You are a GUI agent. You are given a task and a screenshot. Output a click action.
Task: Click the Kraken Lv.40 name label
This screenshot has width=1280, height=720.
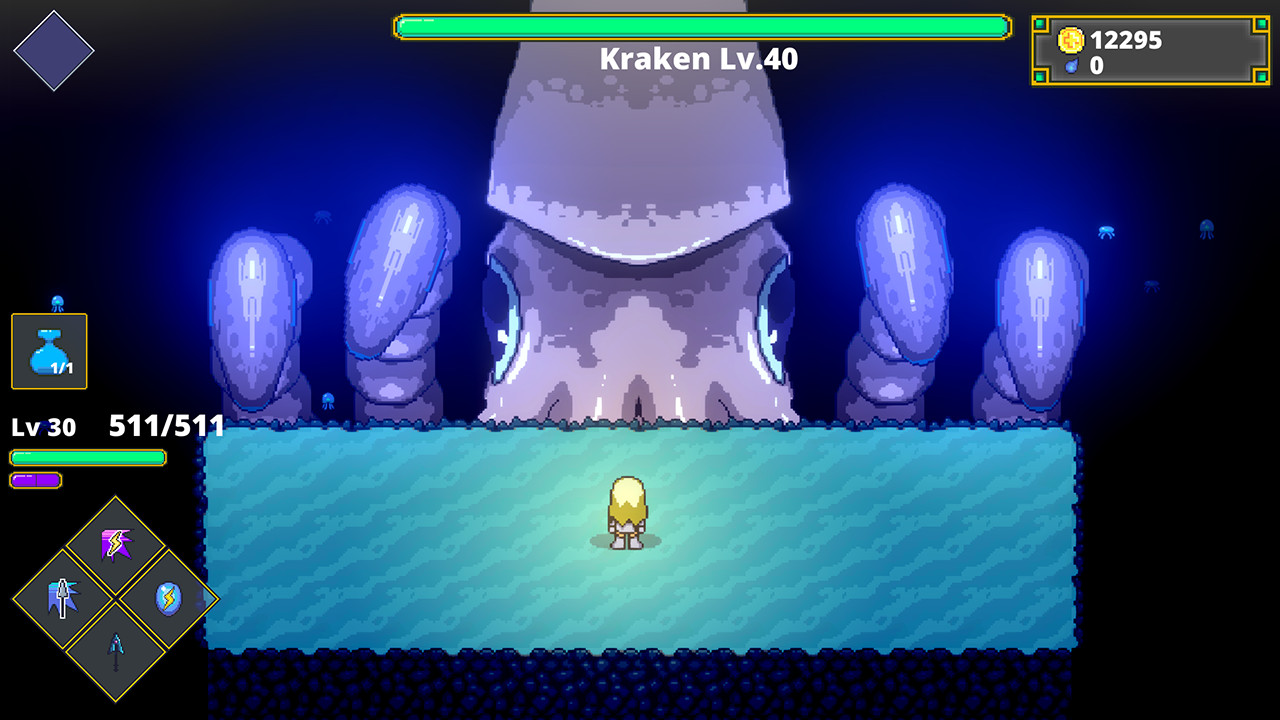click(697, 58)
